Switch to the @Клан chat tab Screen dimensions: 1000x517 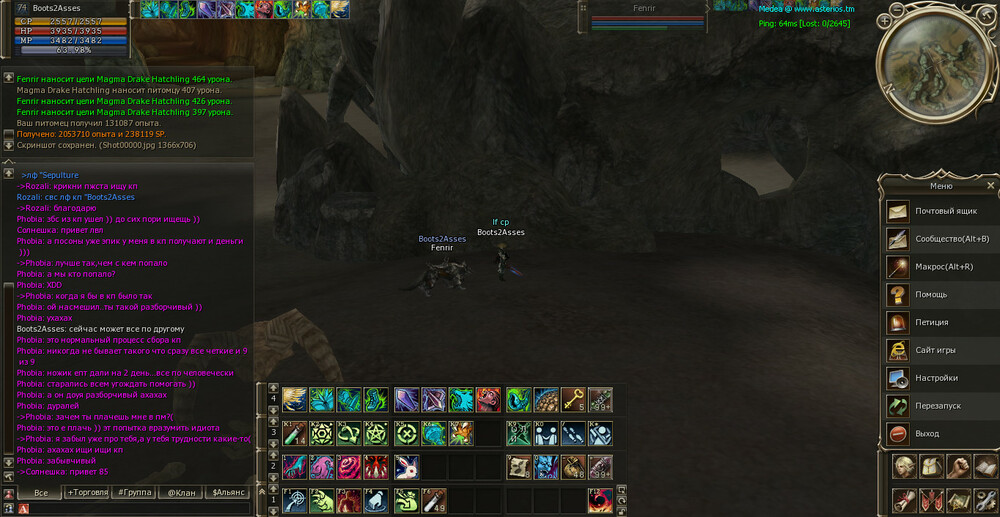[181, 492]
